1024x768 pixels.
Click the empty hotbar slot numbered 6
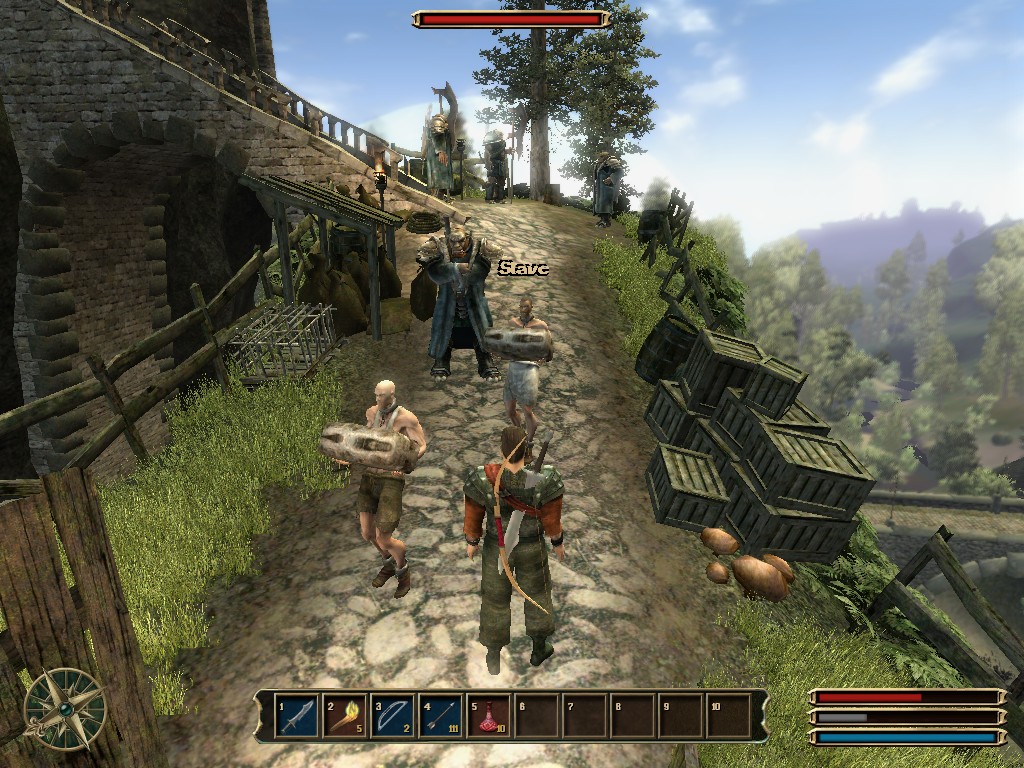[537, 716]
